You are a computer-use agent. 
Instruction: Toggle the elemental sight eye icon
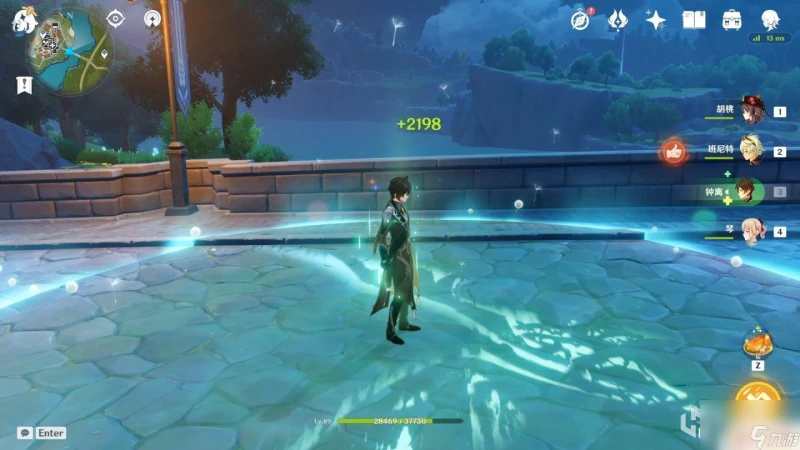(116, 18)
